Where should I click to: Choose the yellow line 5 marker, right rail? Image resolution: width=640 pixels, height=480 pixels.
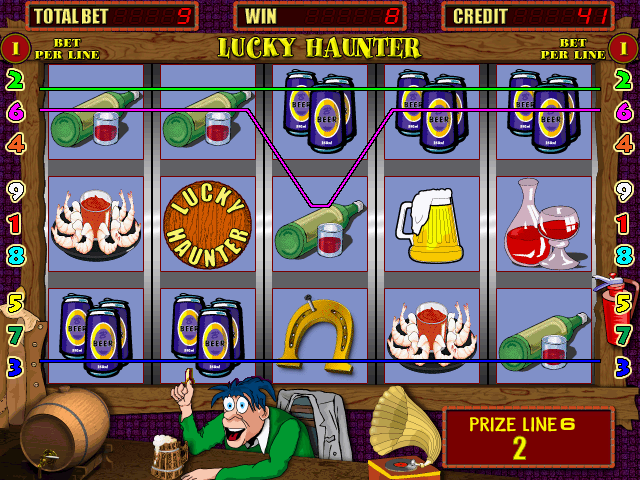tap(624, 300)
